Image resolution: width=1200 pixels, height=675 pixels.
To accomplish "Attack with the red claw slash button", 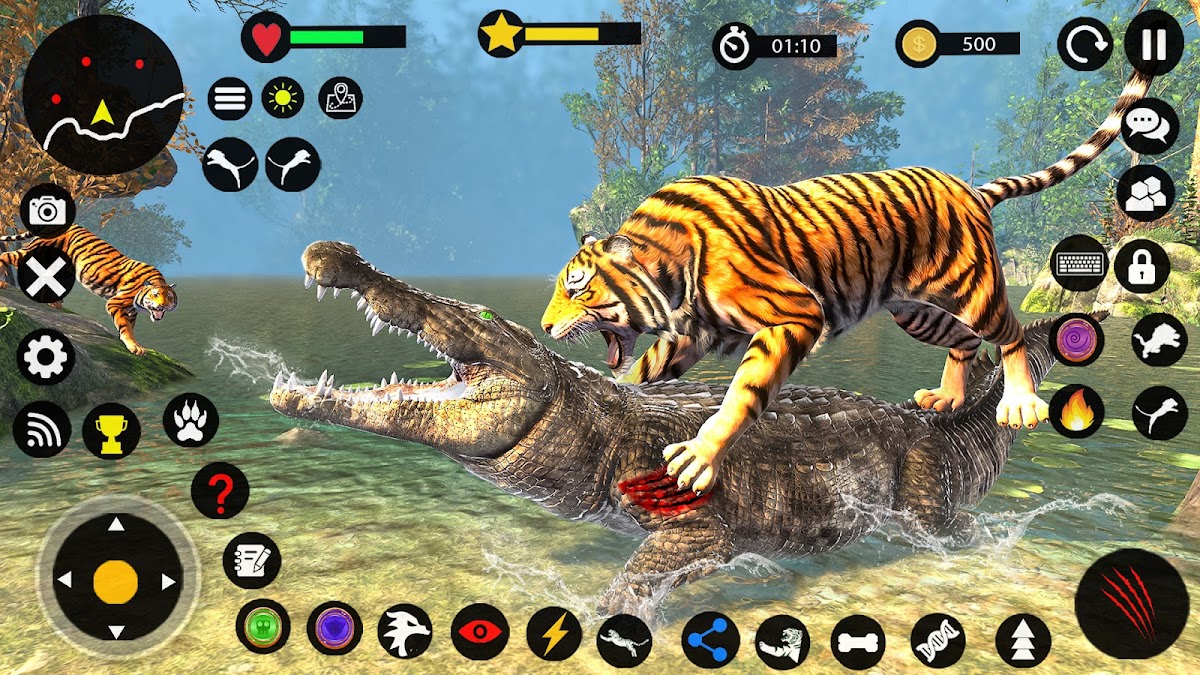I will point(1131,604).
